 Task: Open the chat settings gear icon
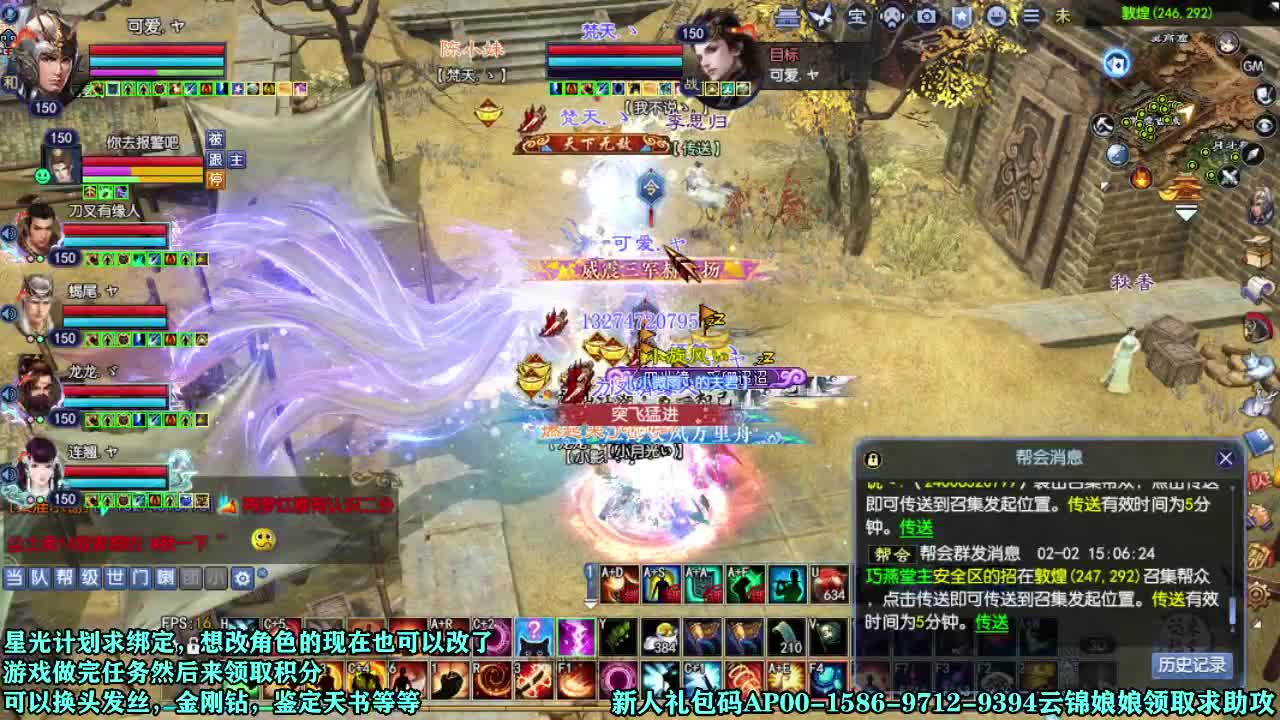coord(242,578)
